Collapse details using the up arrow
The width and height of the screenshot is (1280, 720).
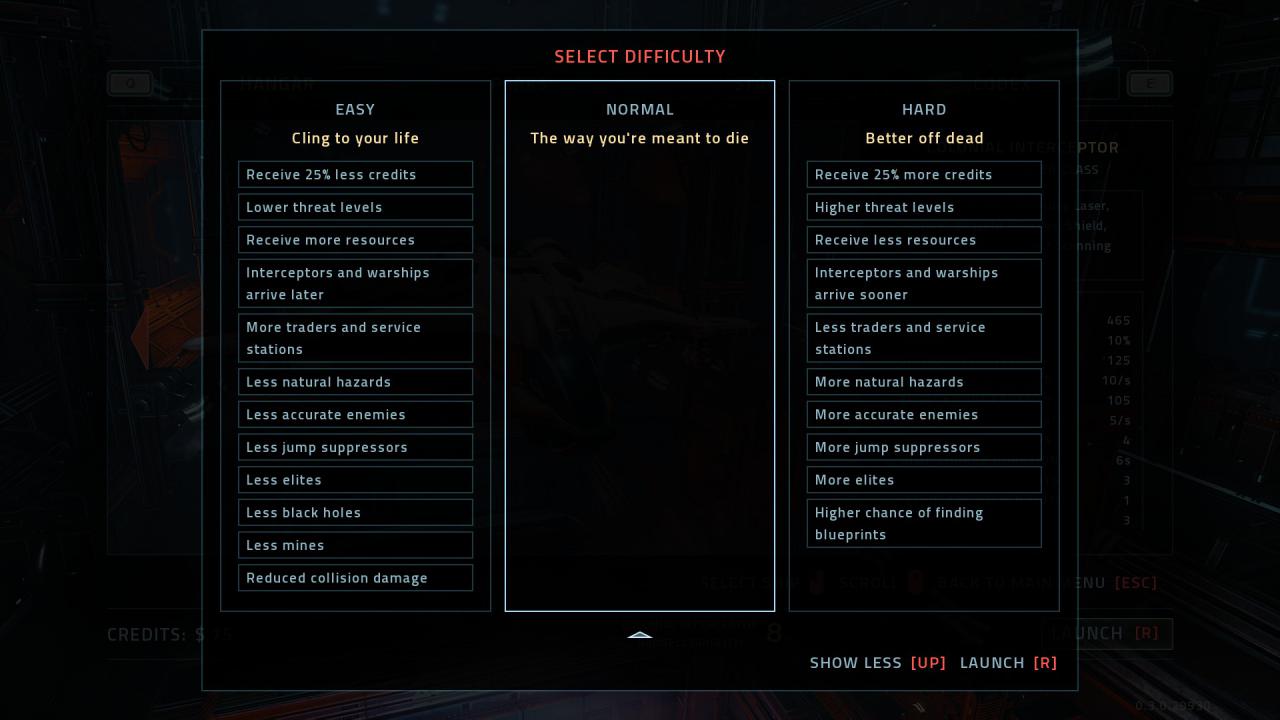tap(640, 635)
